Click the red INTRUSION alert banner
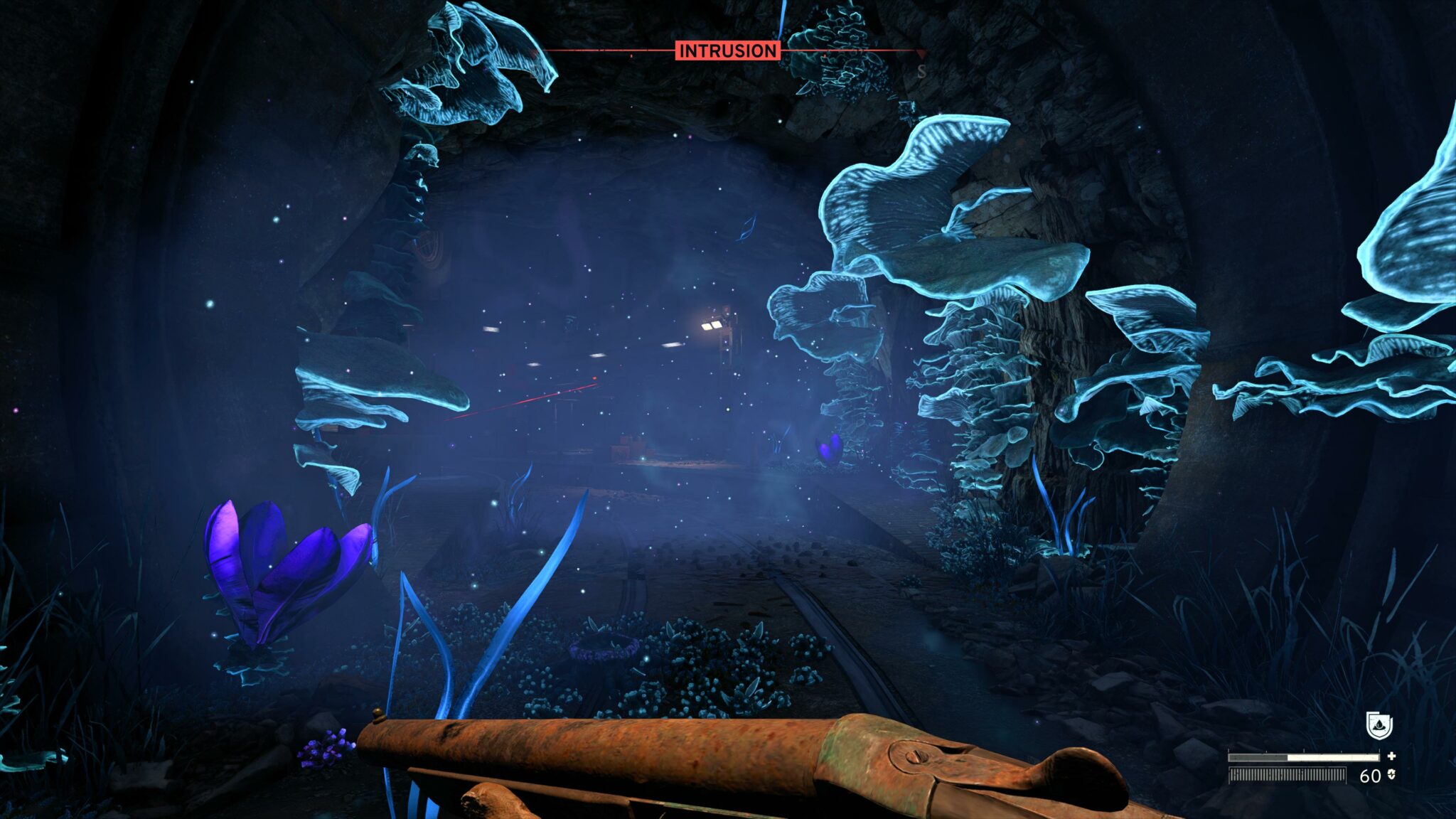1456x819 pixels. (x=727, y=50)
